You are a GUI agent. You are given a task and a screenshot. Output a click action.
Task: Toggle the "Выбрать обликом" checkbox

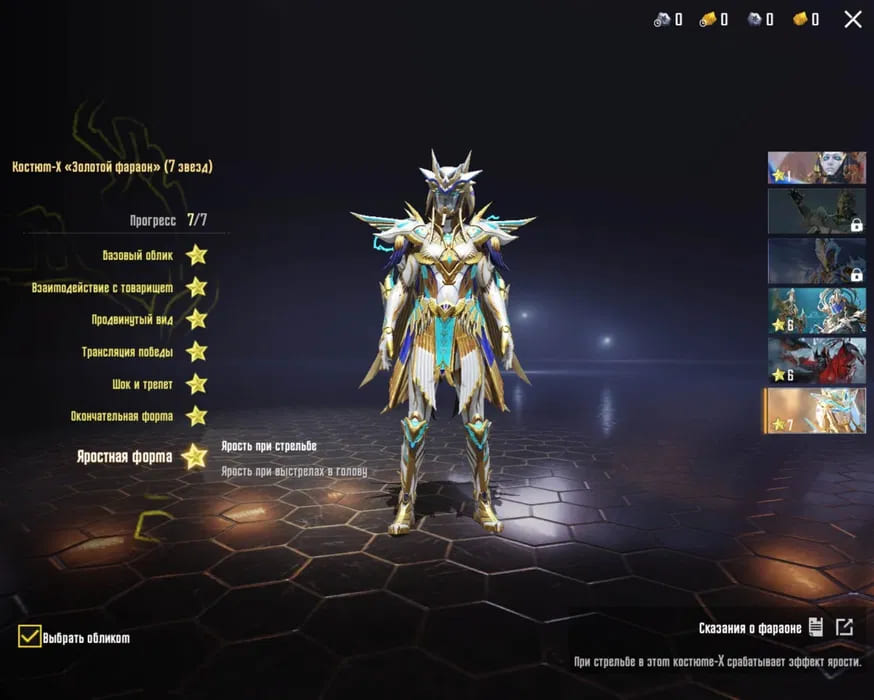pyautogui.click(x=30, y=636)
